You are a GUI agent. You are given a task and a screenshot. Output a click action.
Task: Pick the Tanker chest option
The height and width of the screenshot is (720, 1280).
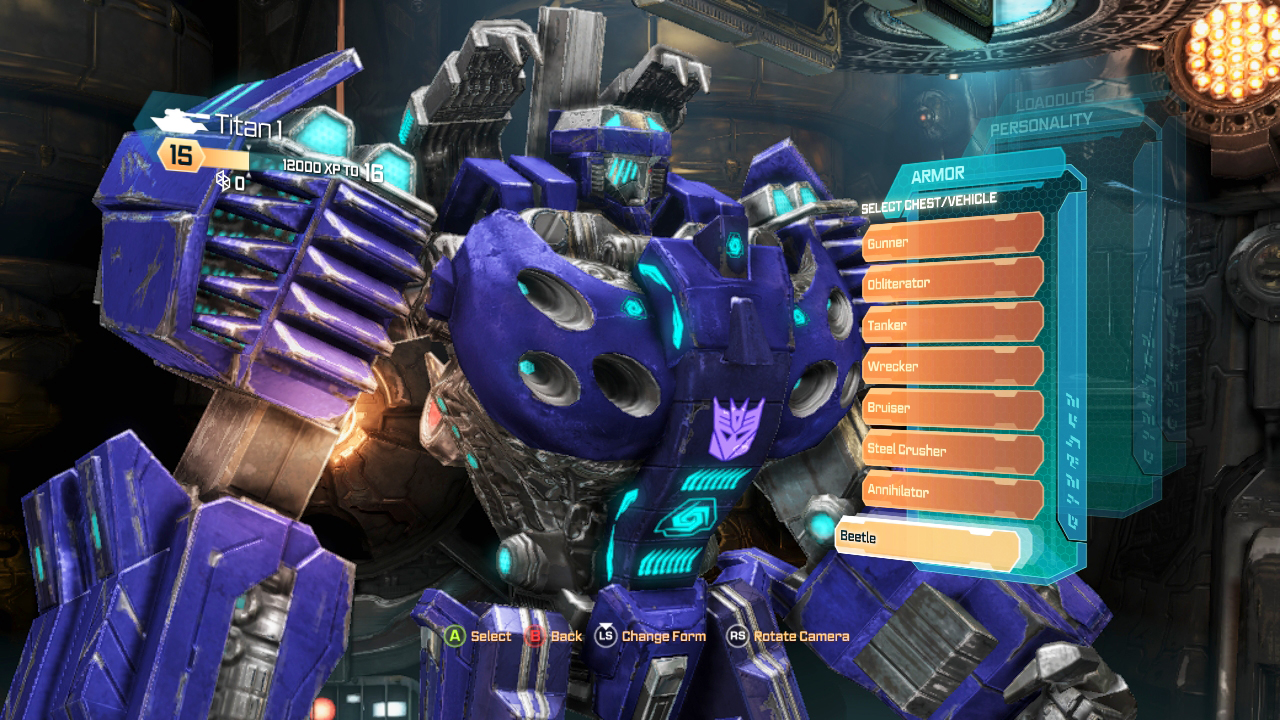952,325
